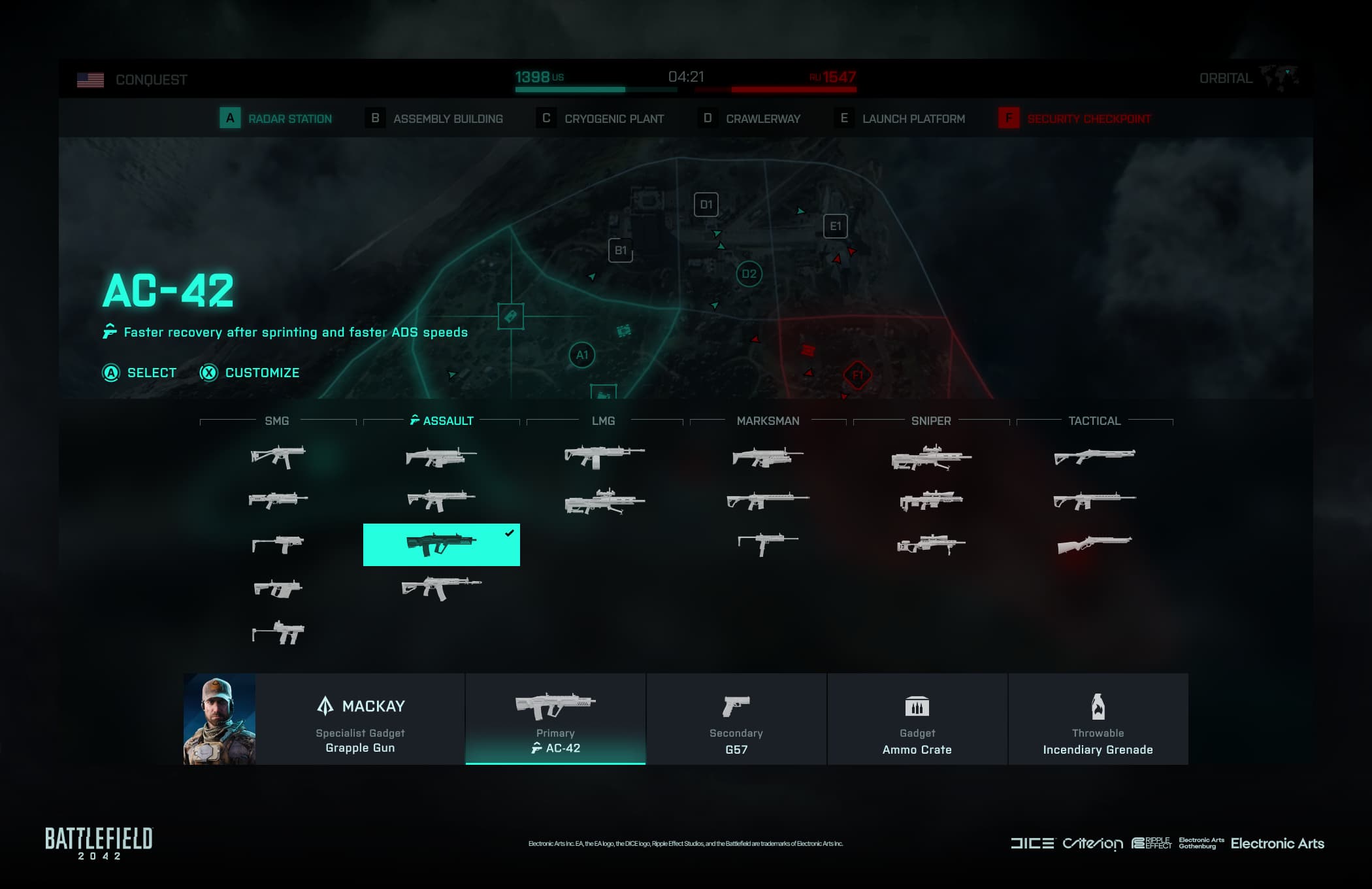Choose the wooden-stock shotgun in Tactical
Image resolution: width=1372 pixels, height=889 pixels.
pos(1094,543)
